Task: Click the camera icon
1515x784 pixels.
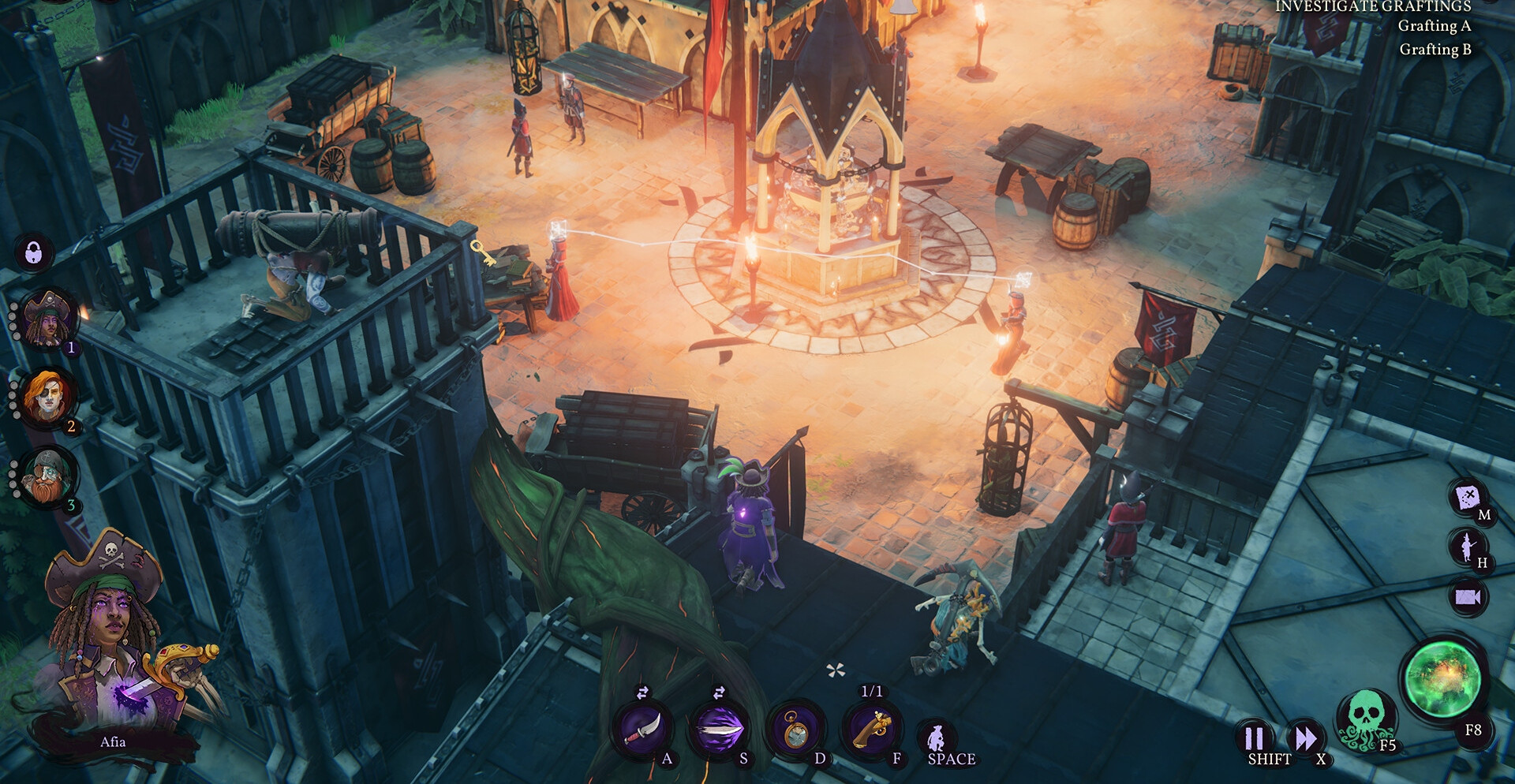Action: (x=1467, y=596)
